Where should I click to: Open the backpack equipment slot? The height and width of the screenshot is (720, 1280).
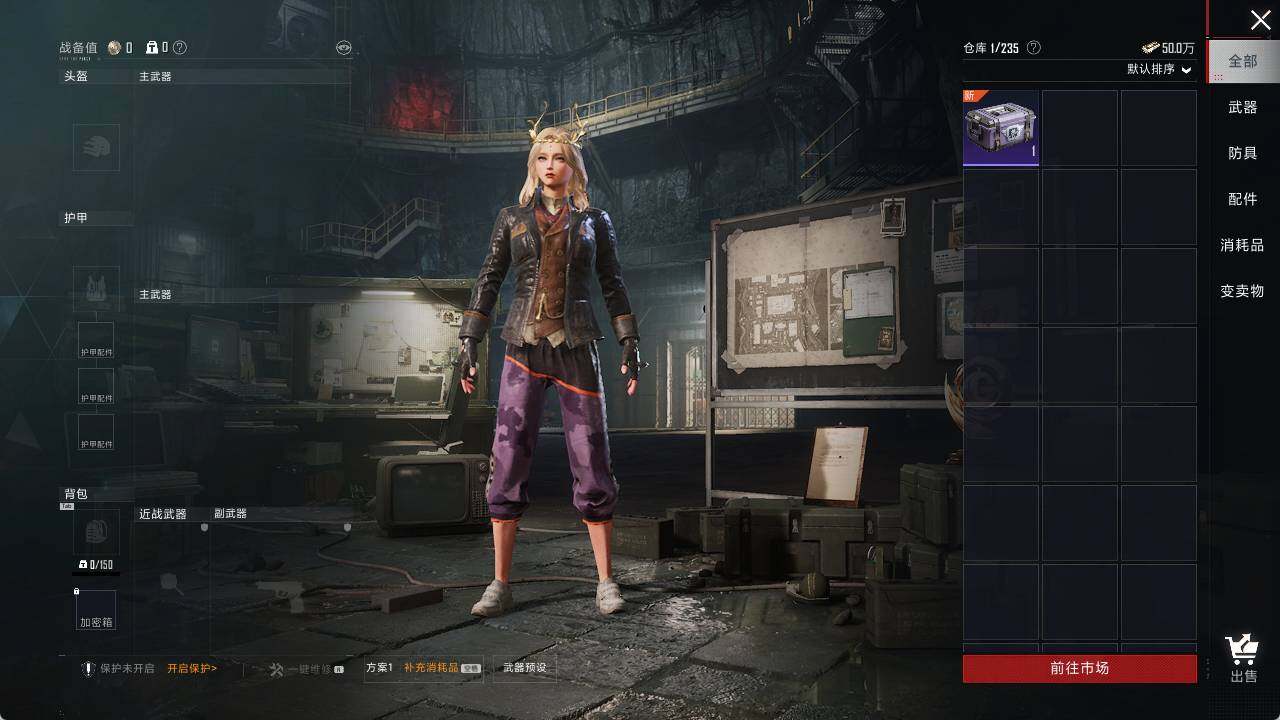click(96, 532)
